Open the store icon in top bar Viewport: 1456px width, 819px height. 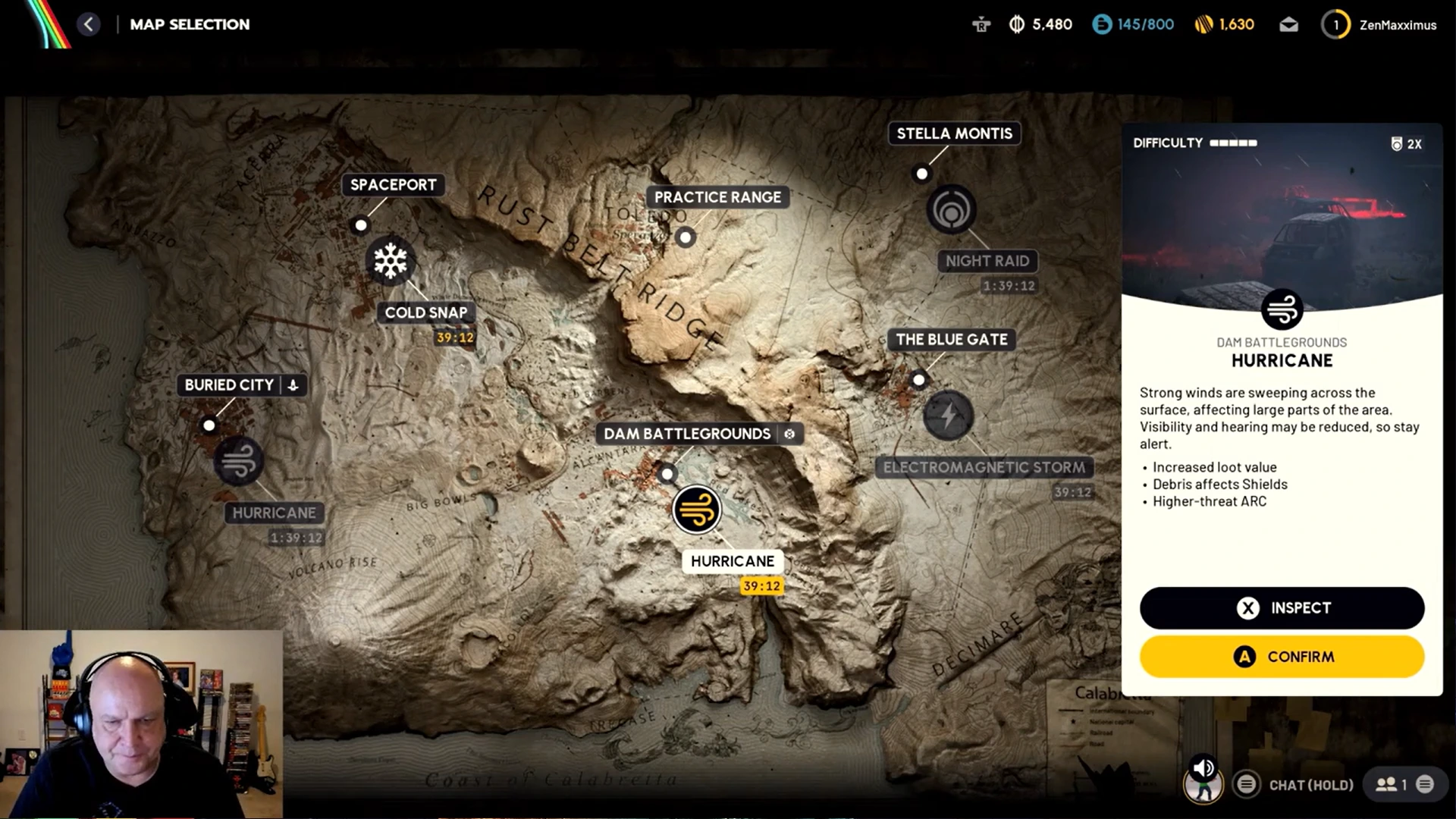tap(981, 25)
